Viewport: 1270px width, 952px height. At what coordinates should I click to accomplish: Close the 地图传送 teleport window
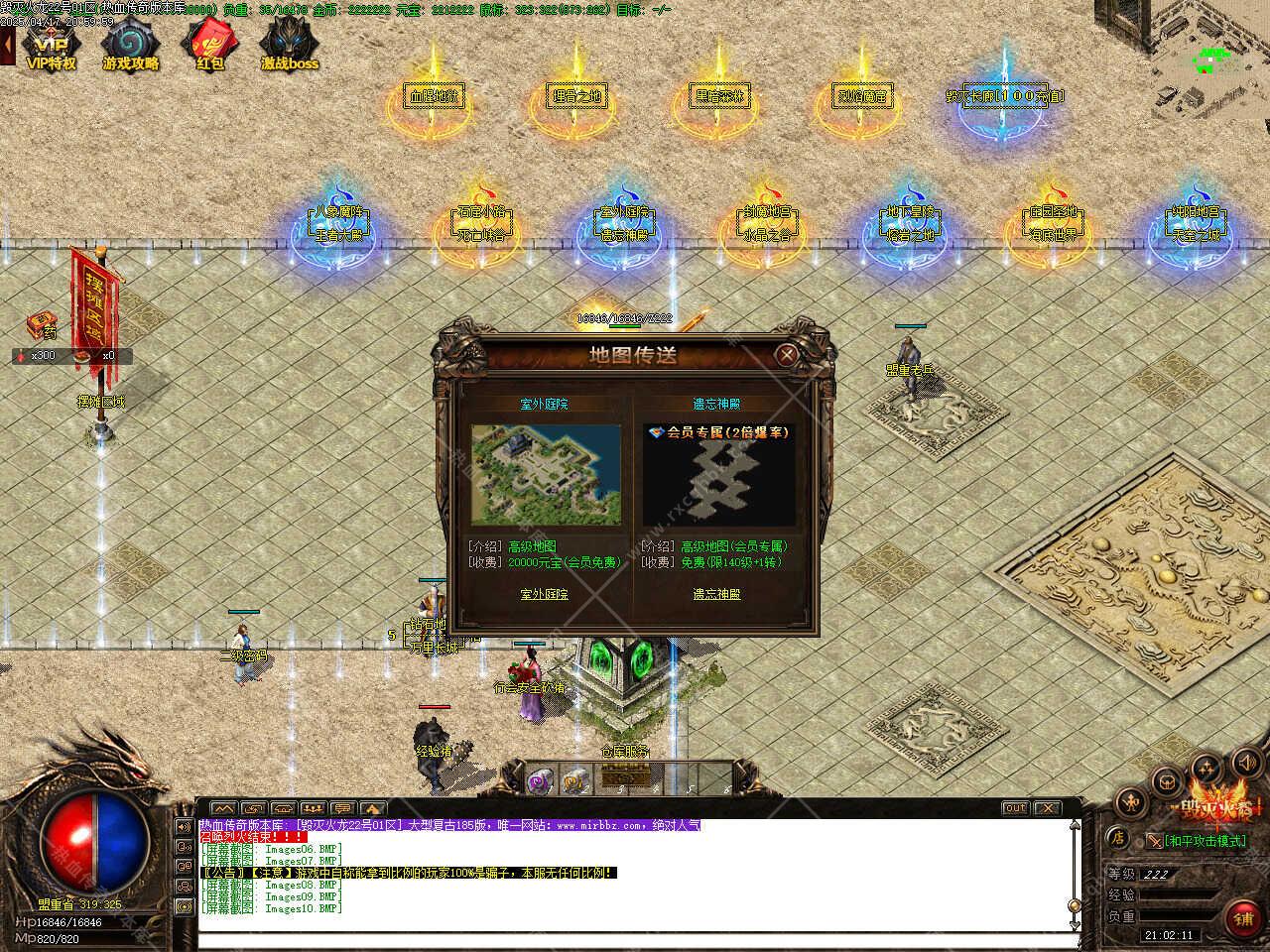coord(787,354)
